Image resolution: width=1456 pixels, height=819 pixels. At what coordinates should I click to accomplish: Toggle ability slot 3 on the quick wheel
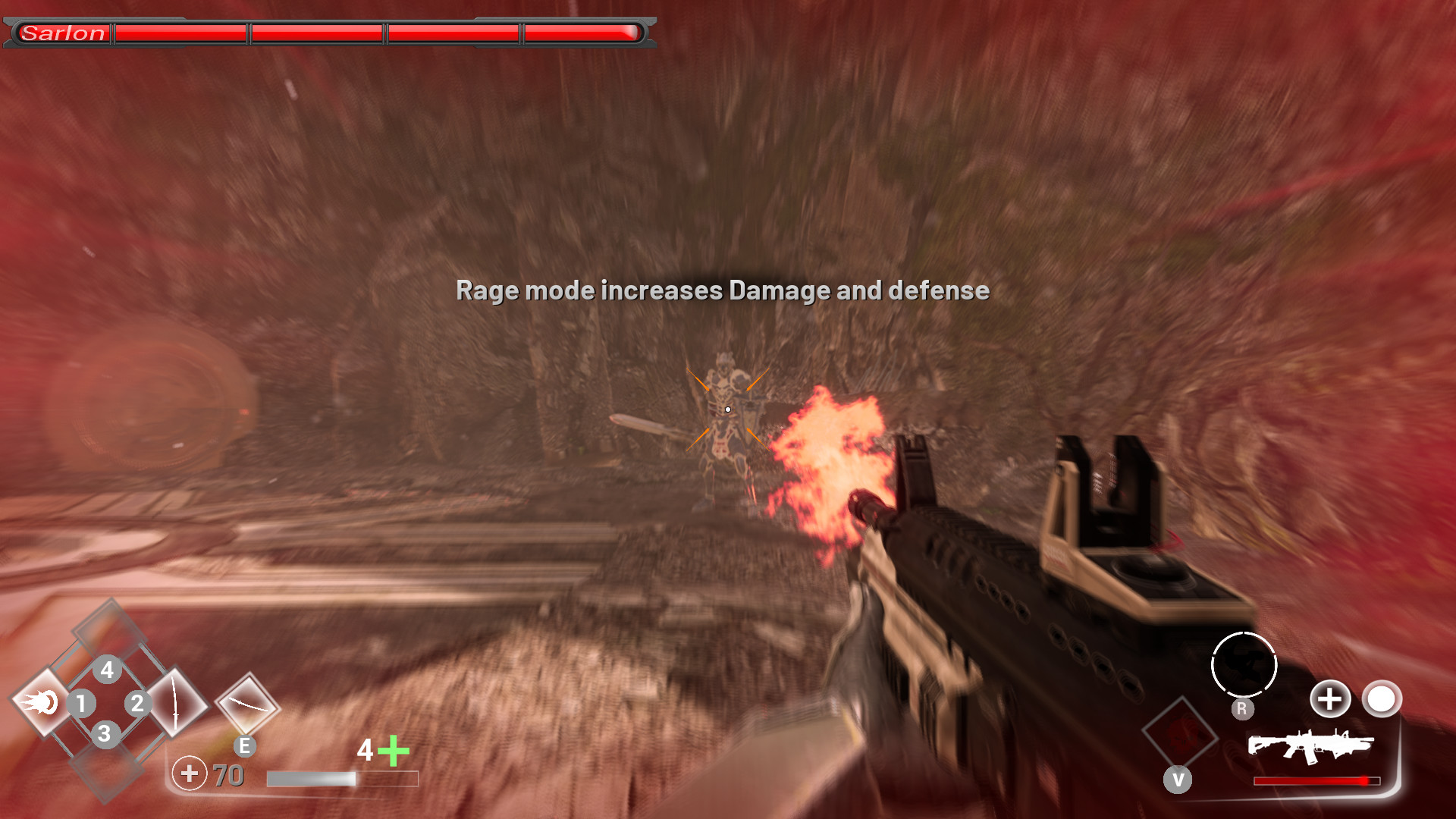[x=104, y=733]
